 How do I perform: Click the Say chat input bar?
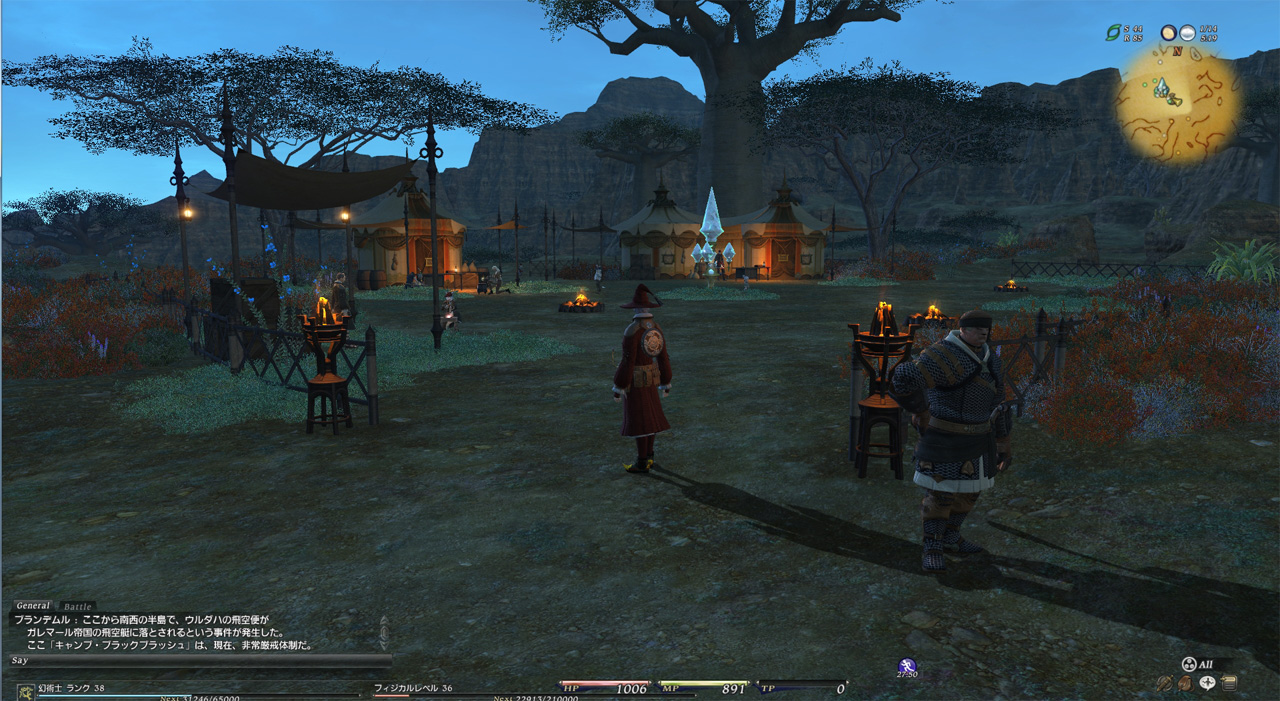click(x=200, y=661)
